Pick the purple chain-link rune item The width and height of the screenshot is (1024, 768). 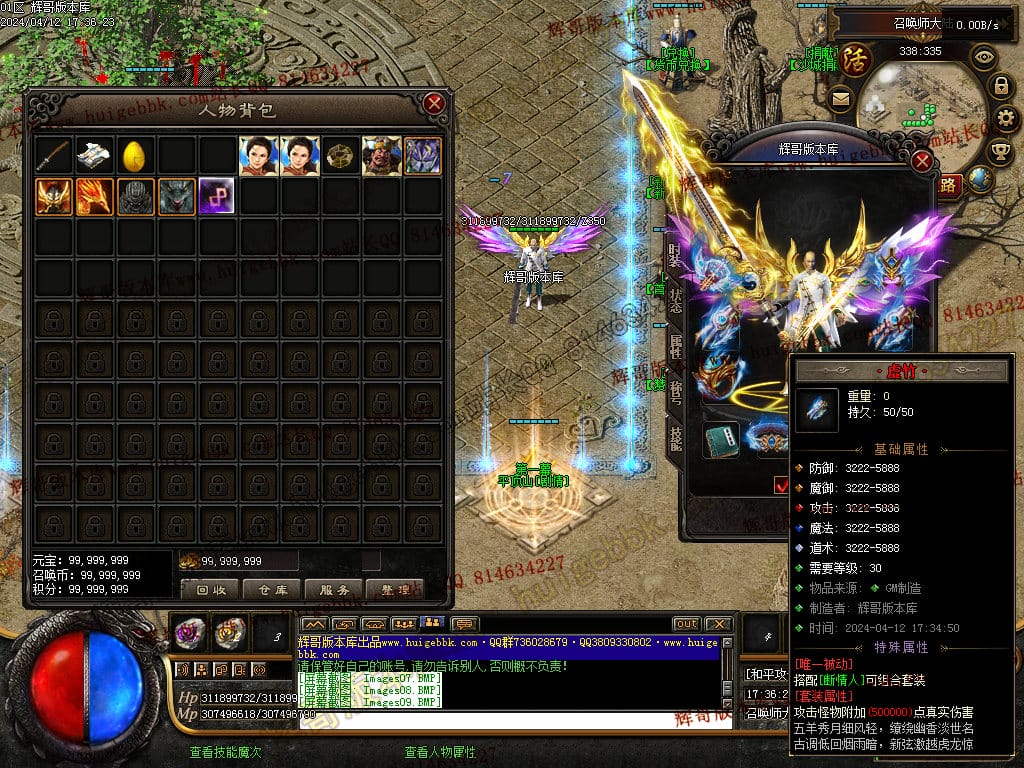(216, 196)
